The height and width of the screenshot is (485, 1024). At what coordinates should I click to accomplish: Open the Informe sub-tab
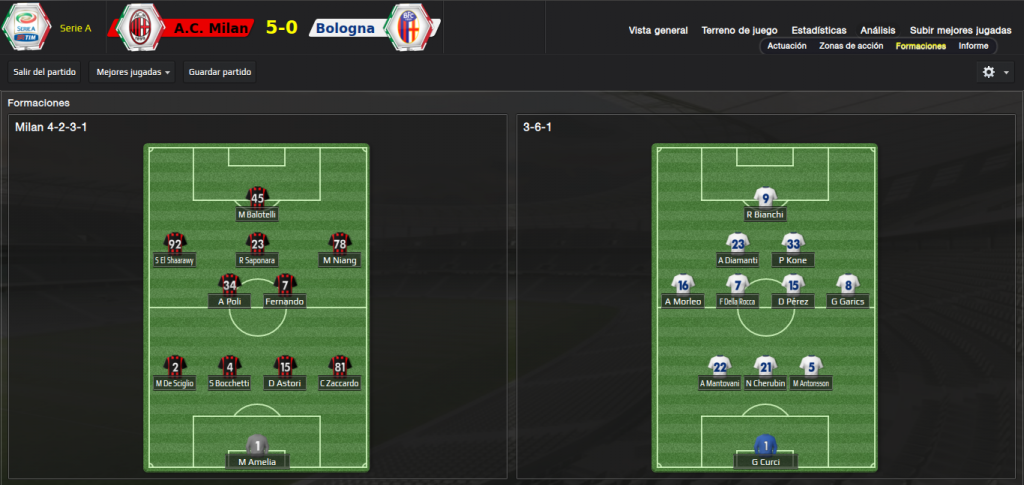(973, 46)
